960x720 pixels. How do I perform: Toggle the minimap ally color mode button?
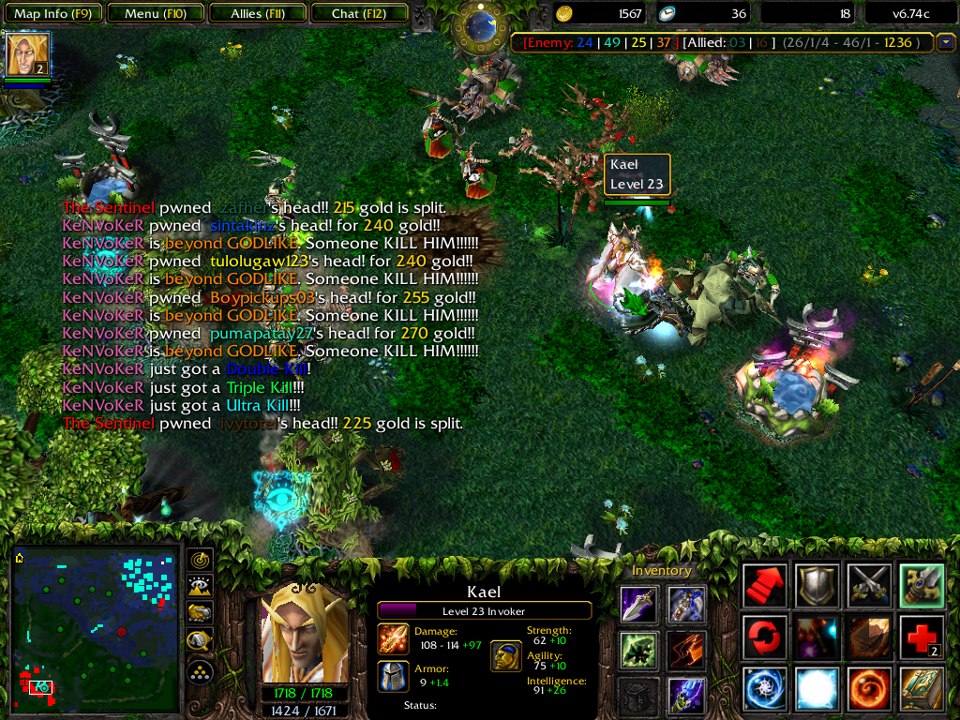point(200,613)
